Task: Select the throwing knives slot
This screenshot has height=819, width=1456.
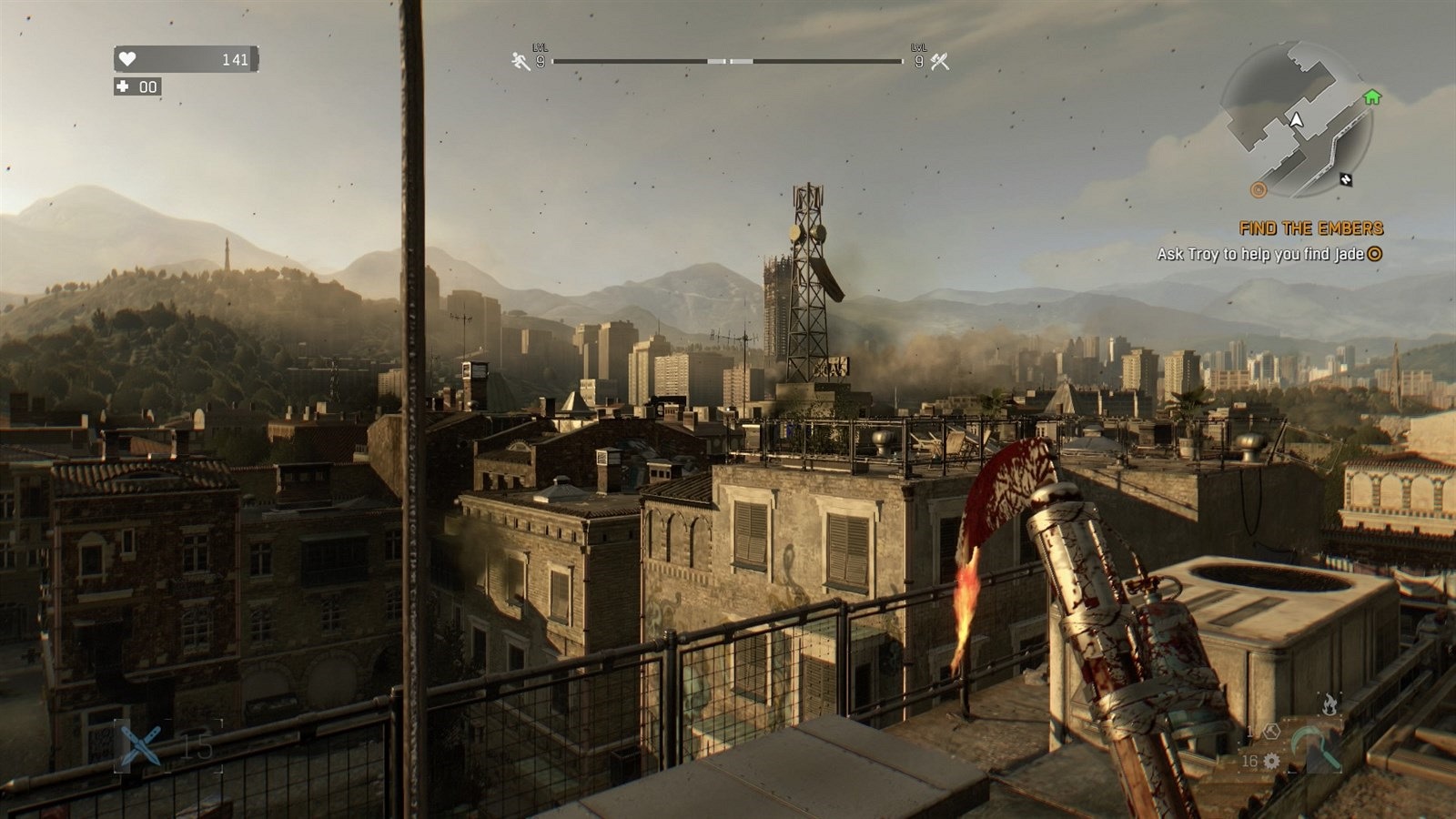Action: (x=141, y=746)
